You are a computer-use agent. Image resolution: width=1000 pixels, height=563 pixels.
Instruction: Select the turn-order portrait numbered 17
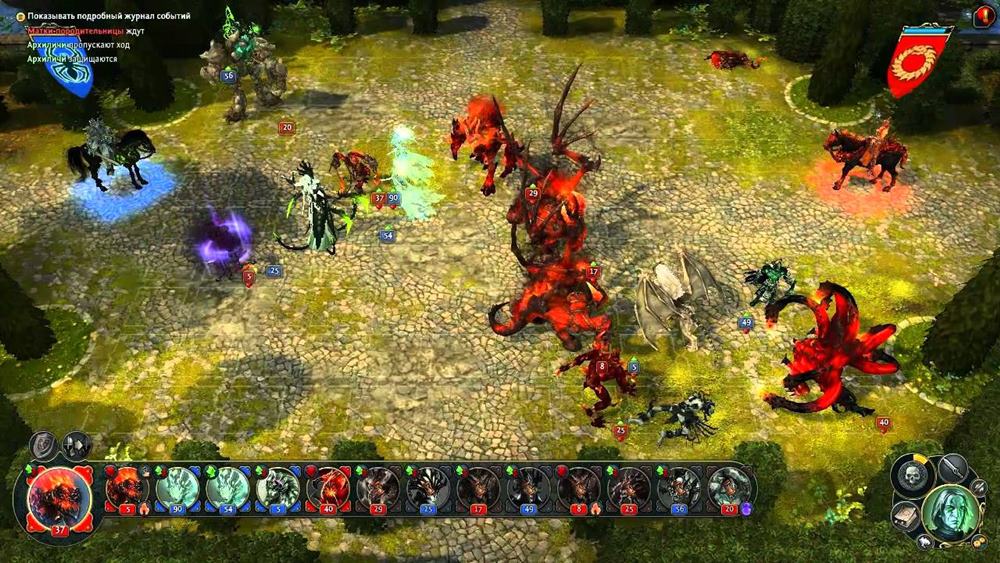pos(478,489)
